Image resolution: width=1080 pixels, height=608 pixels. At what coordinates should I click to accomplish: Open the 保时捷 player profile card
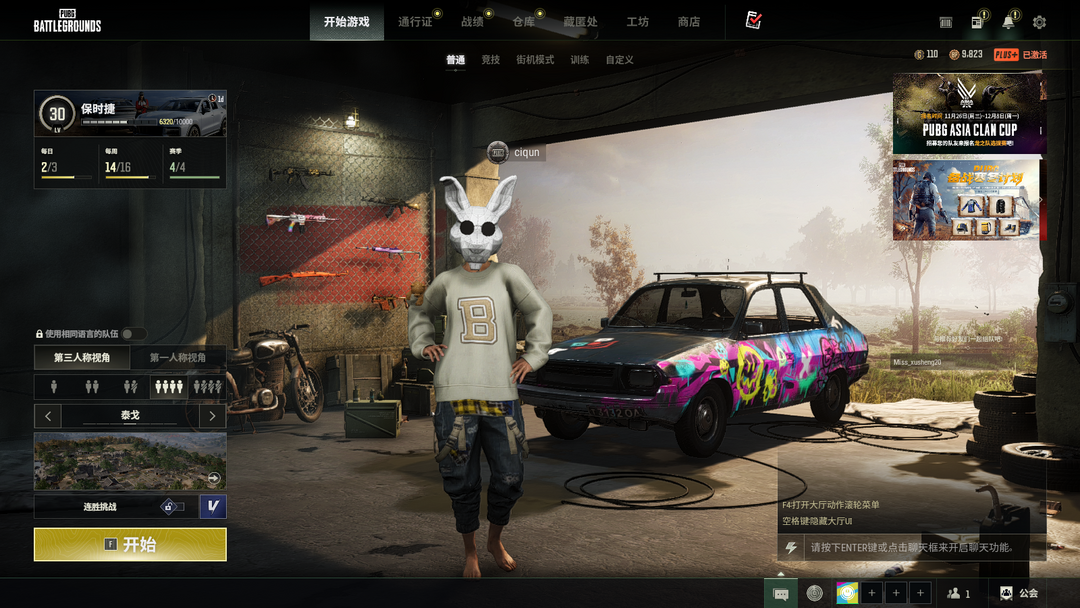(x=130, y=114)
